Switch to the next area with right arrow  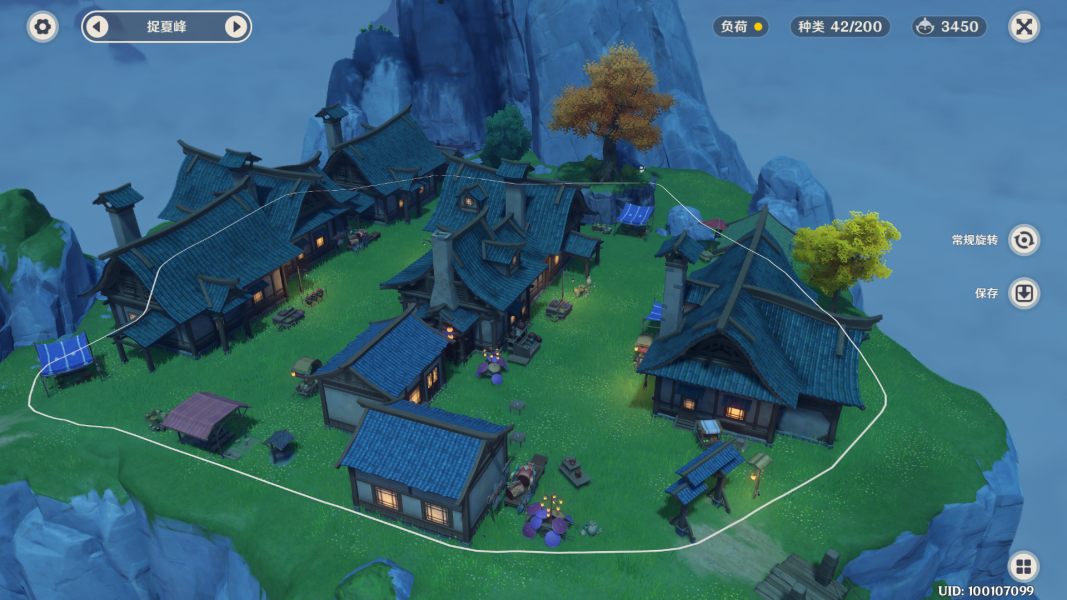236,27
